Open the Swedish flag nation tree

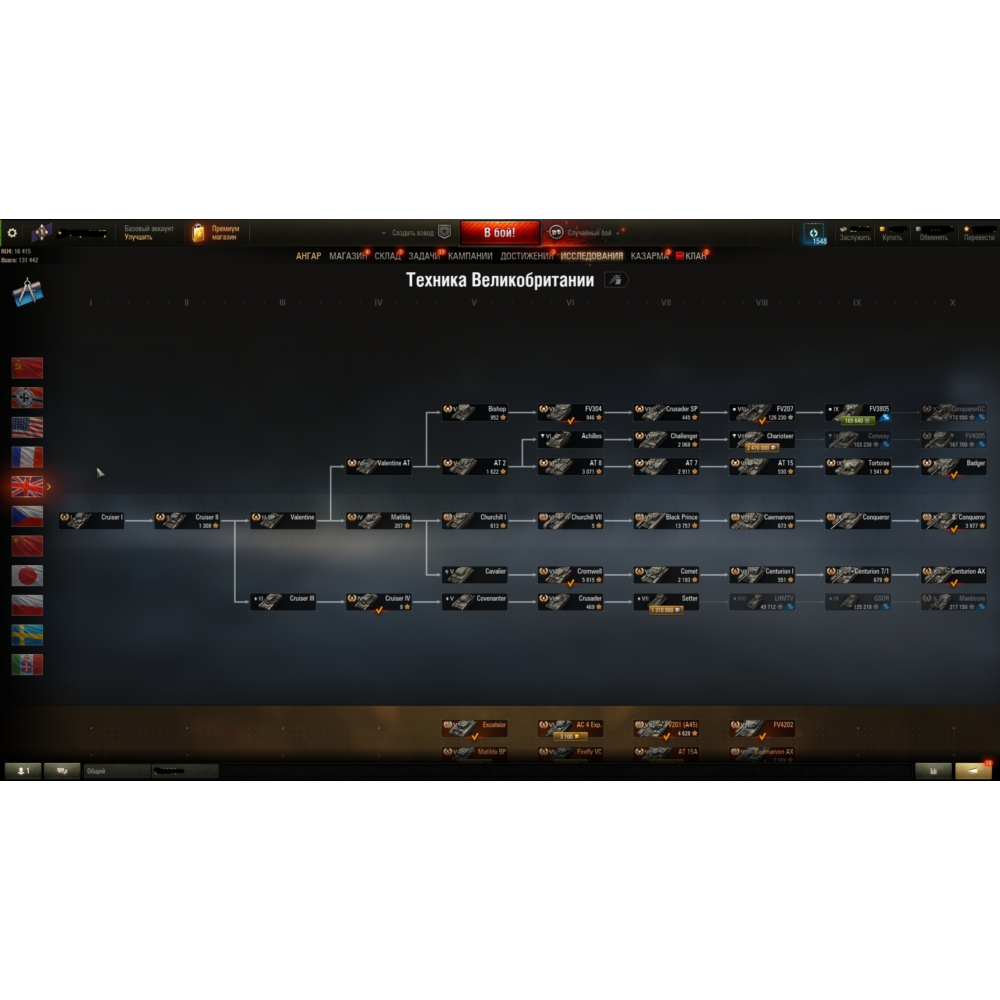point(27,635)
